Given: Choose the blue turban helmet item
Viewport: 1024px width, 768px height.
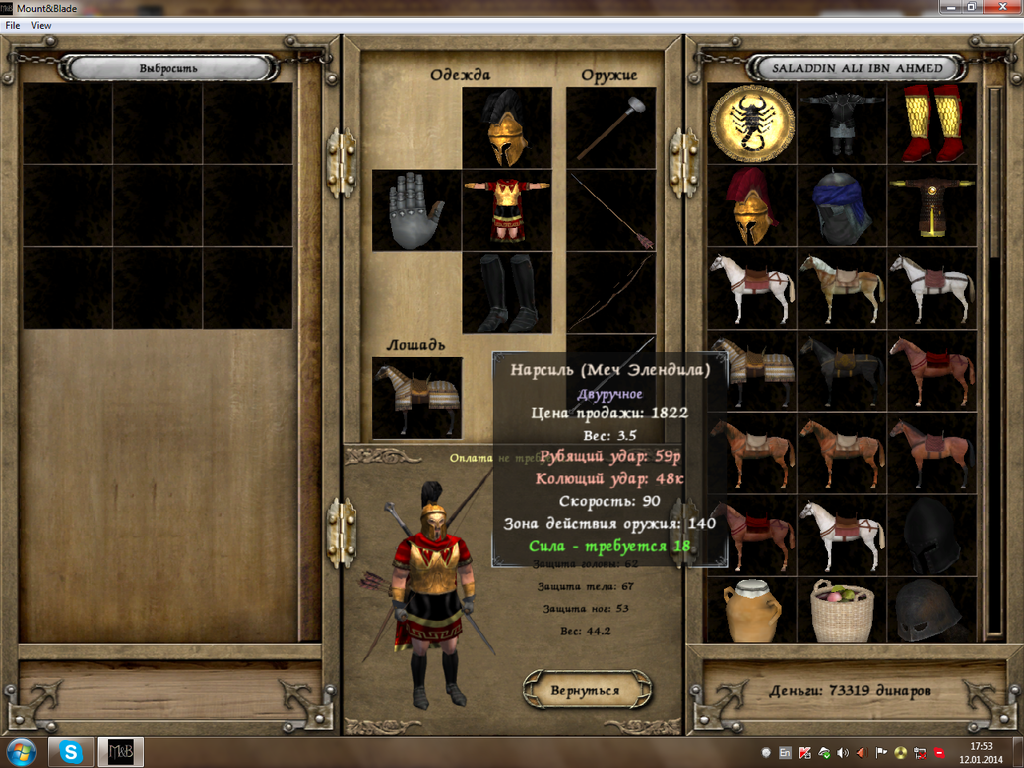Looking at the screenshot, I should [x=842, y=206].
